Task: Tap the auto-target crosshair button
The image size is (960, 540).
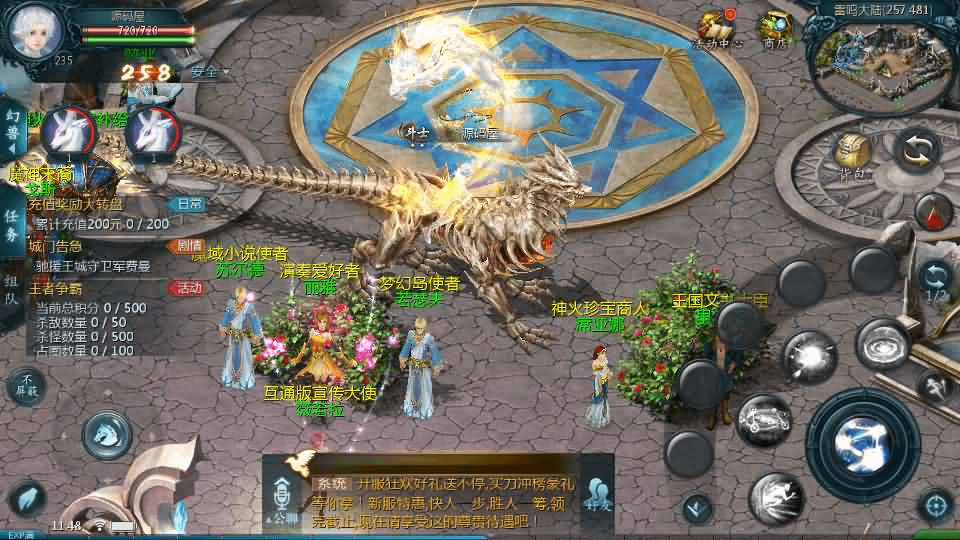Action: point(935,505)
